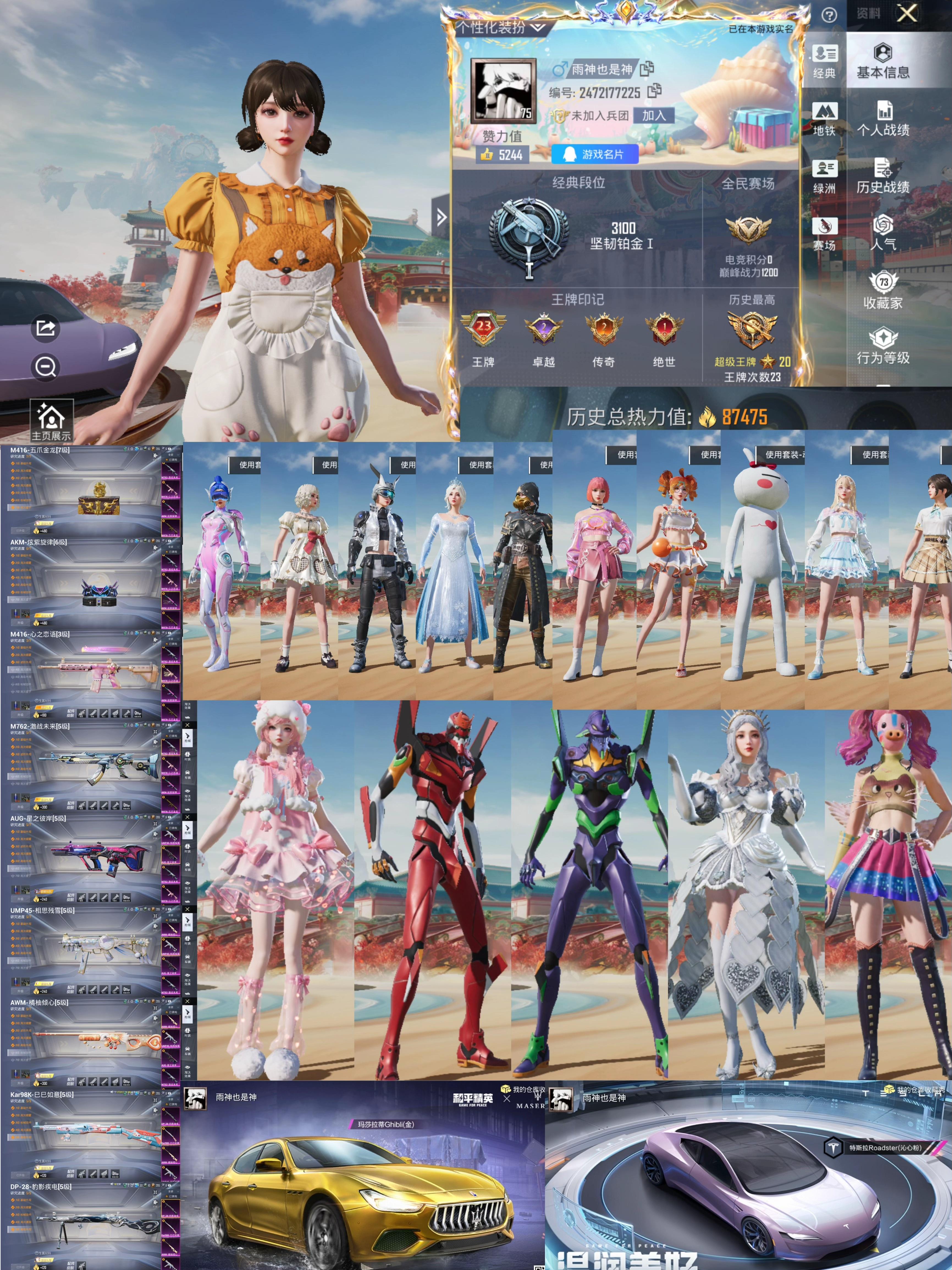Click the 加入 join corps button

[x=654, y=116]
